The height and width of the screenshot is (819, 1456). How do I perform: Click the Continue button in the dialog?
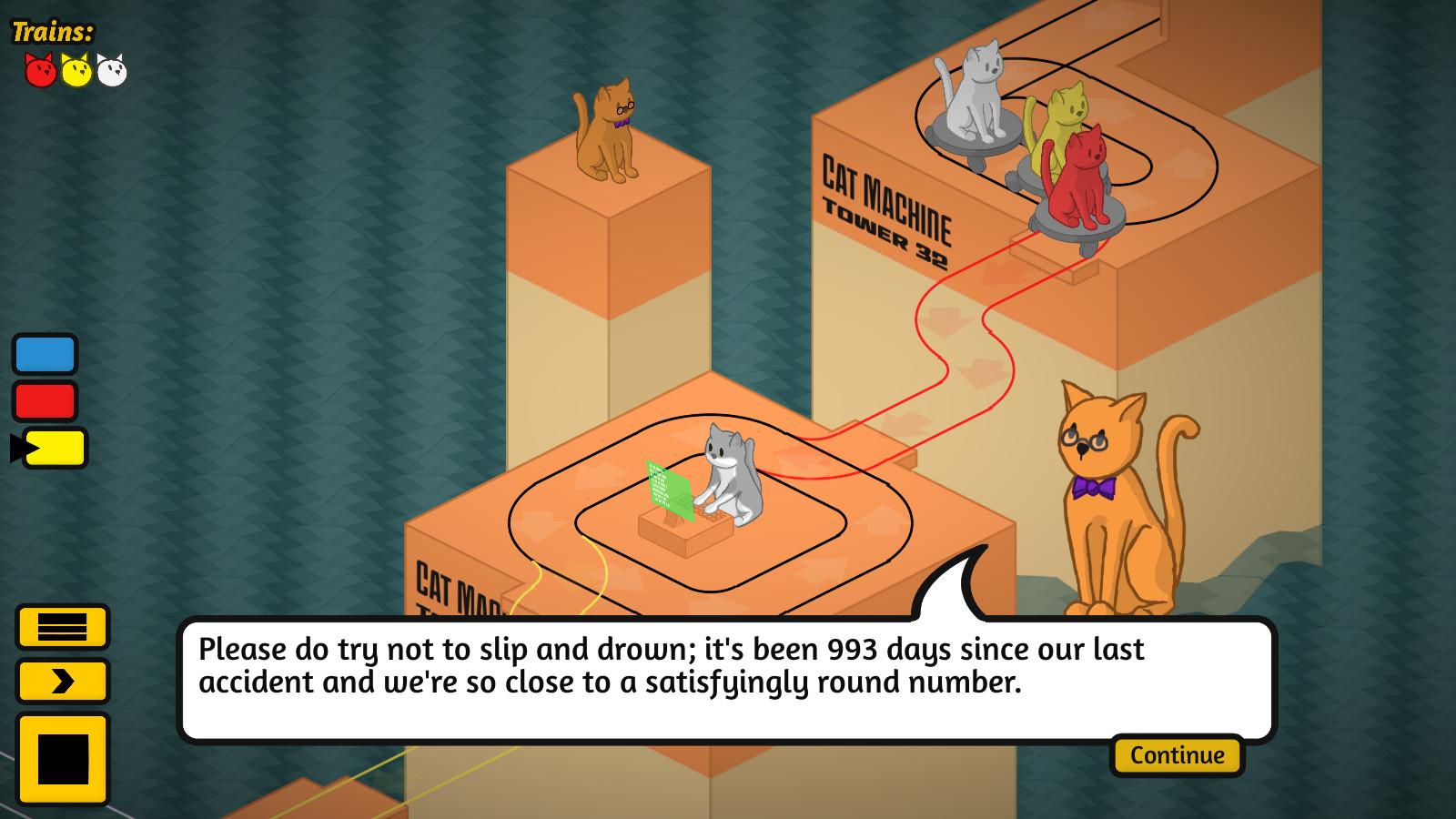pos(1178,755)
